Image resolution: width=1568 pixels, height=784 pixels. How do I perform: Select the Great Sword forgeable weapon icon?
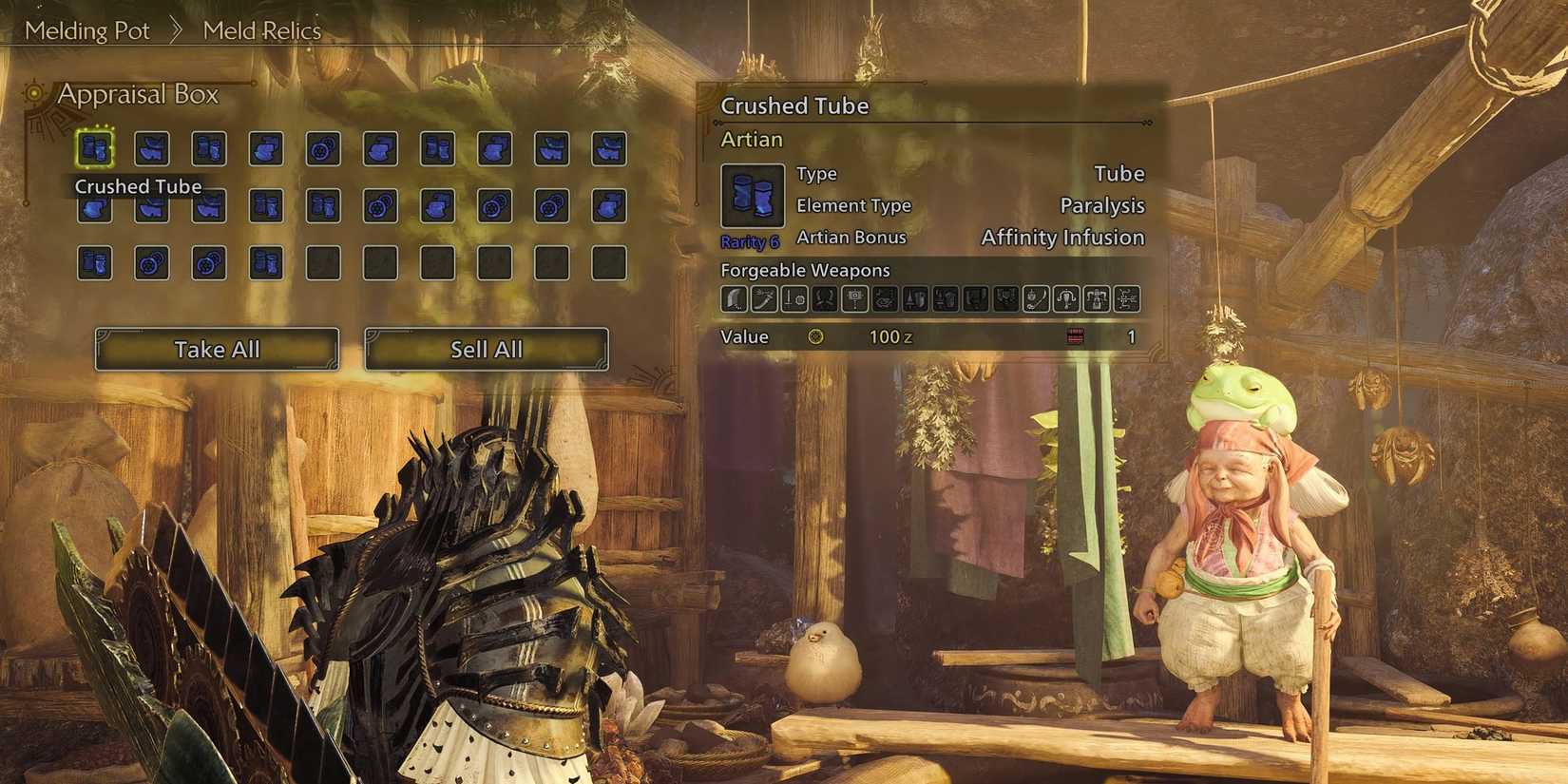[734, 299]
